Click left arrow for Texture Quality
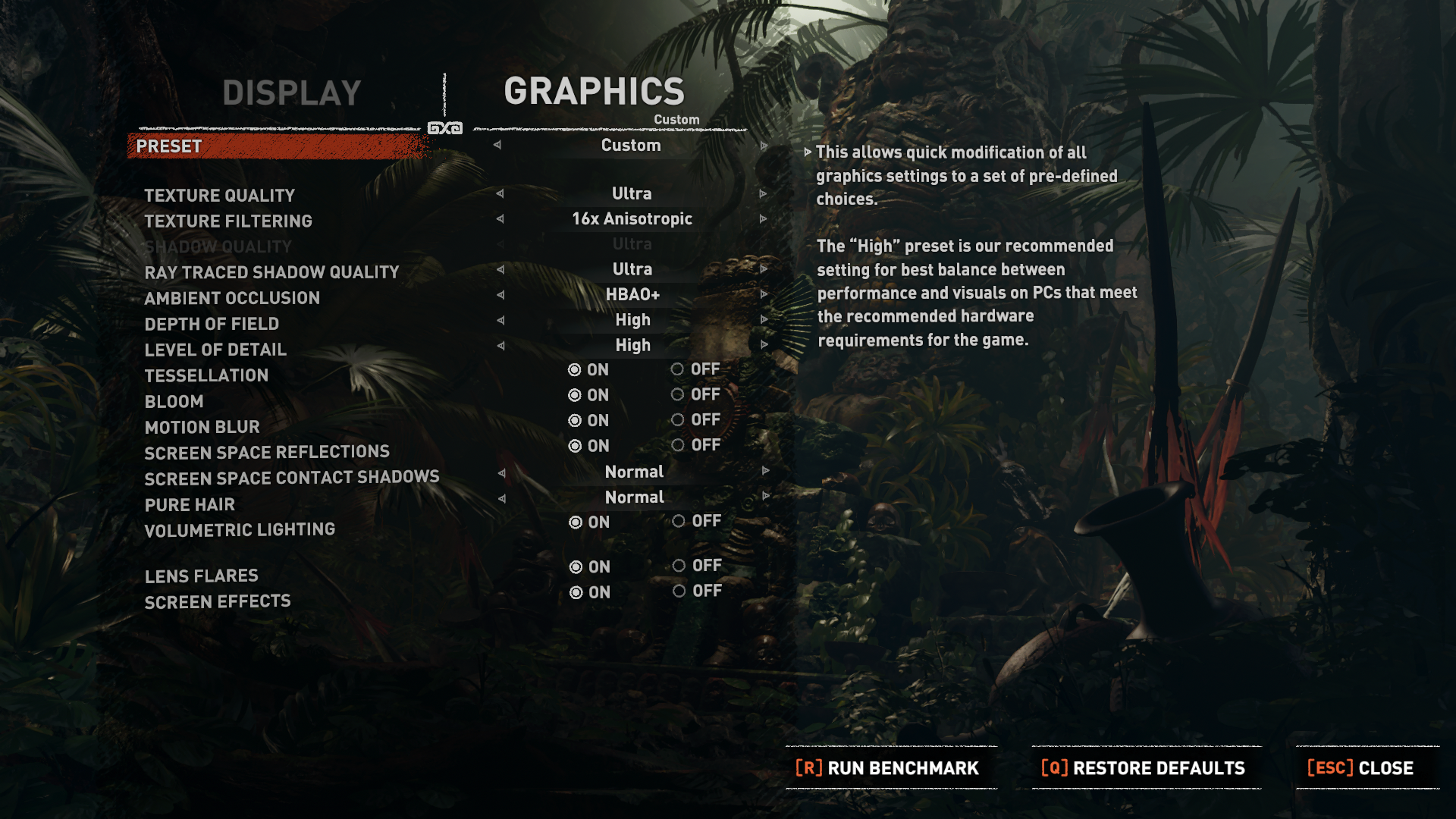The width and height of the screenshot is (1456, 819). [500, 193]
